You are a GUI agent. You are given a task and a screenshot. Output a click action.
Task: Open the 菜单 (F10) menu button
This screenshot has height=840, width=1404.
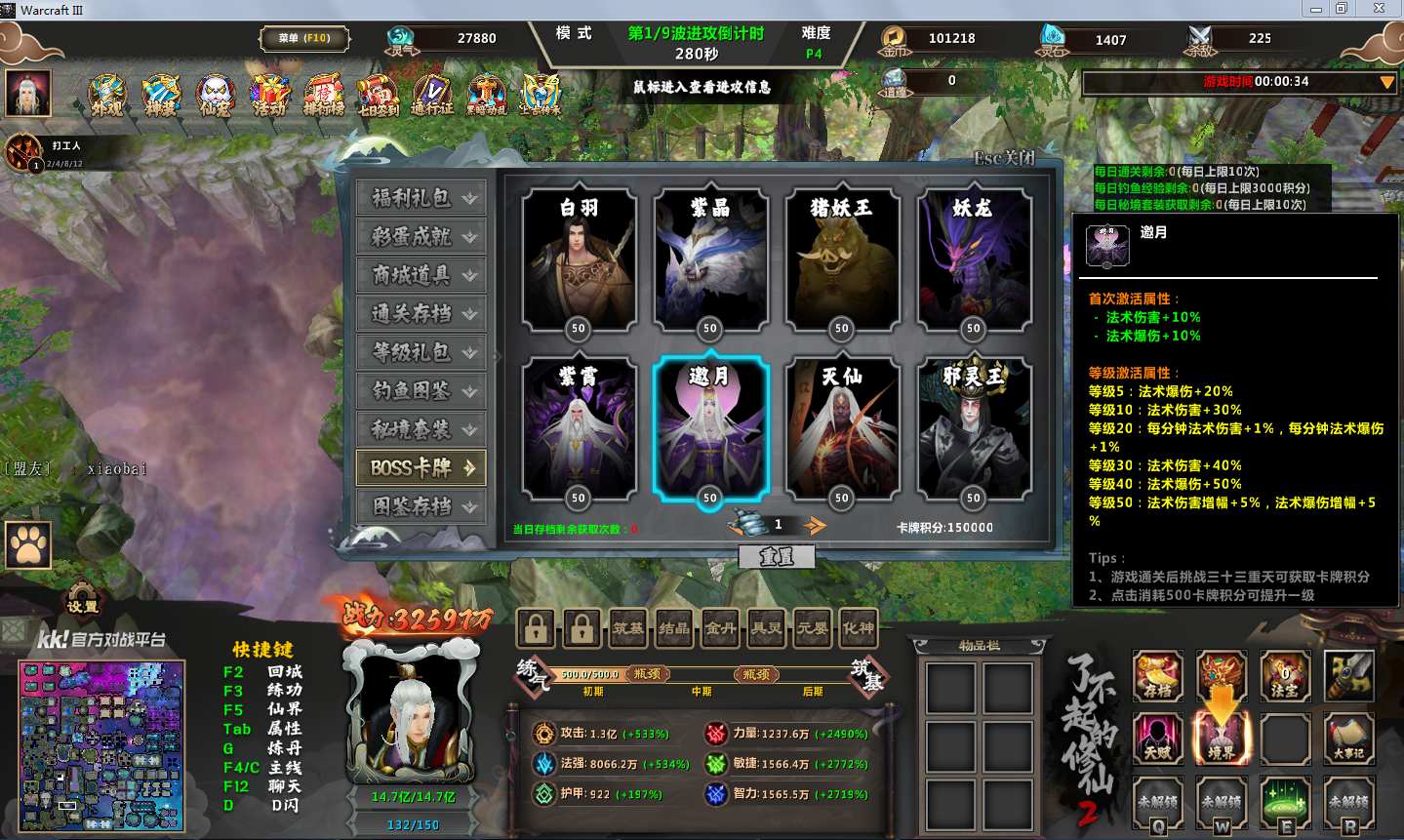304,38
